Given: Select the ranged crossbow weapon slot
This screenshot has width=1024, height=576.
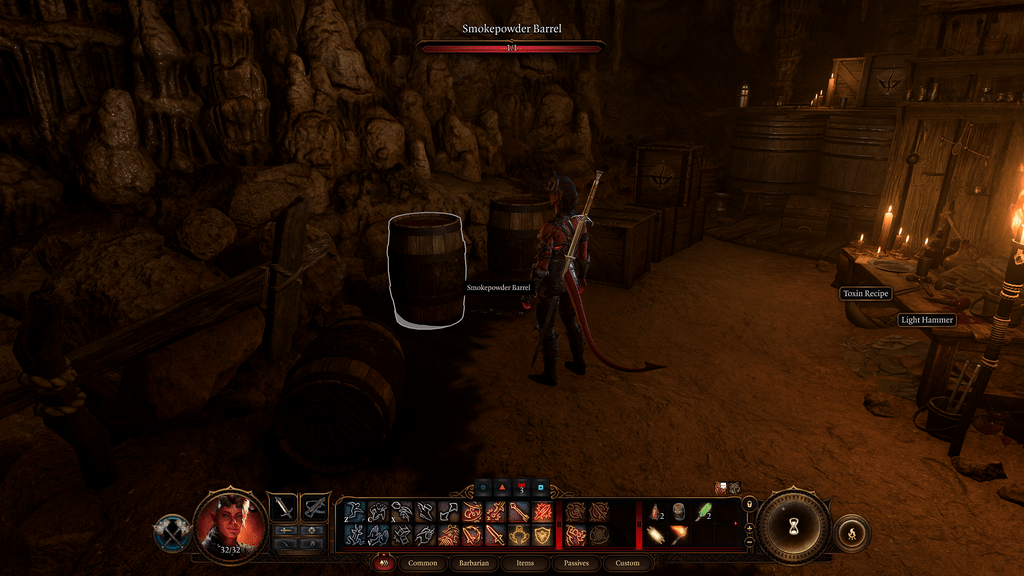Looking at the screenshot, I should point(315,507).
